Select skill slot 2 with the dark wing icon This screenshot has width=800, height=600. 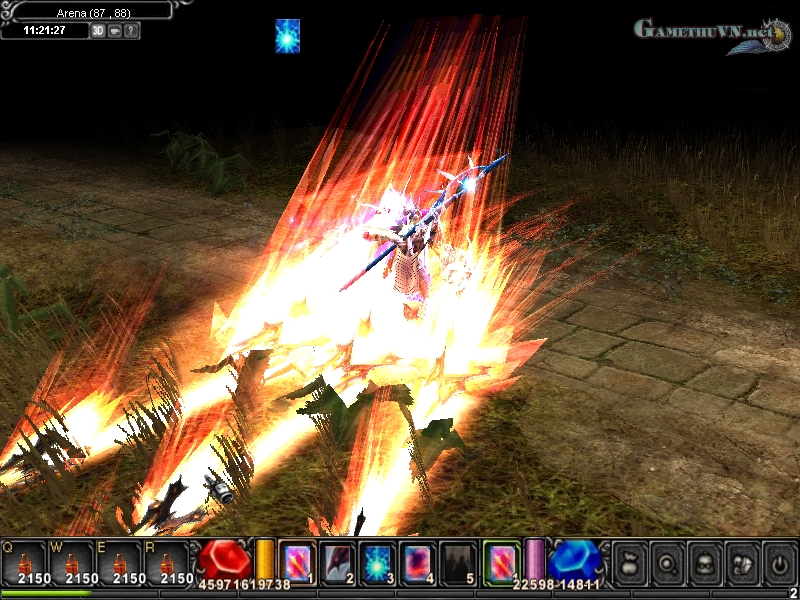point(338,562)
